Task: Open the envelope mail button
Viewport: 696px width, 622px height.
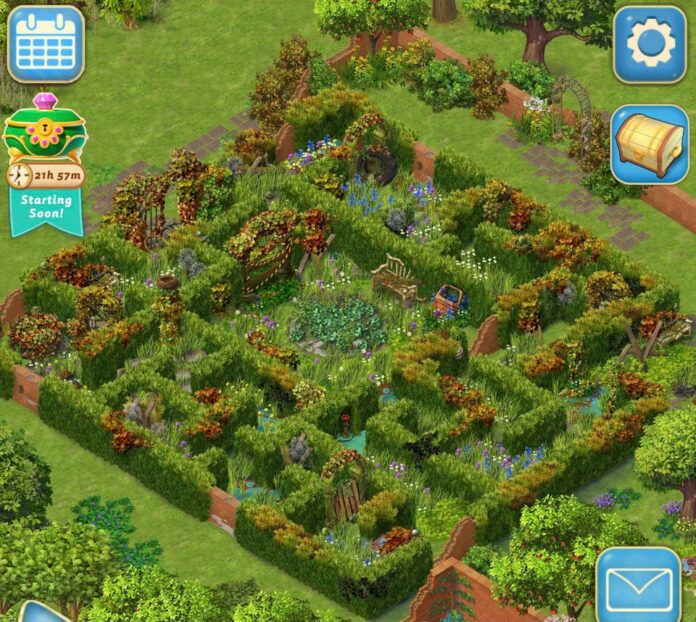Action: pyautogui.click(x=640, y=584)
